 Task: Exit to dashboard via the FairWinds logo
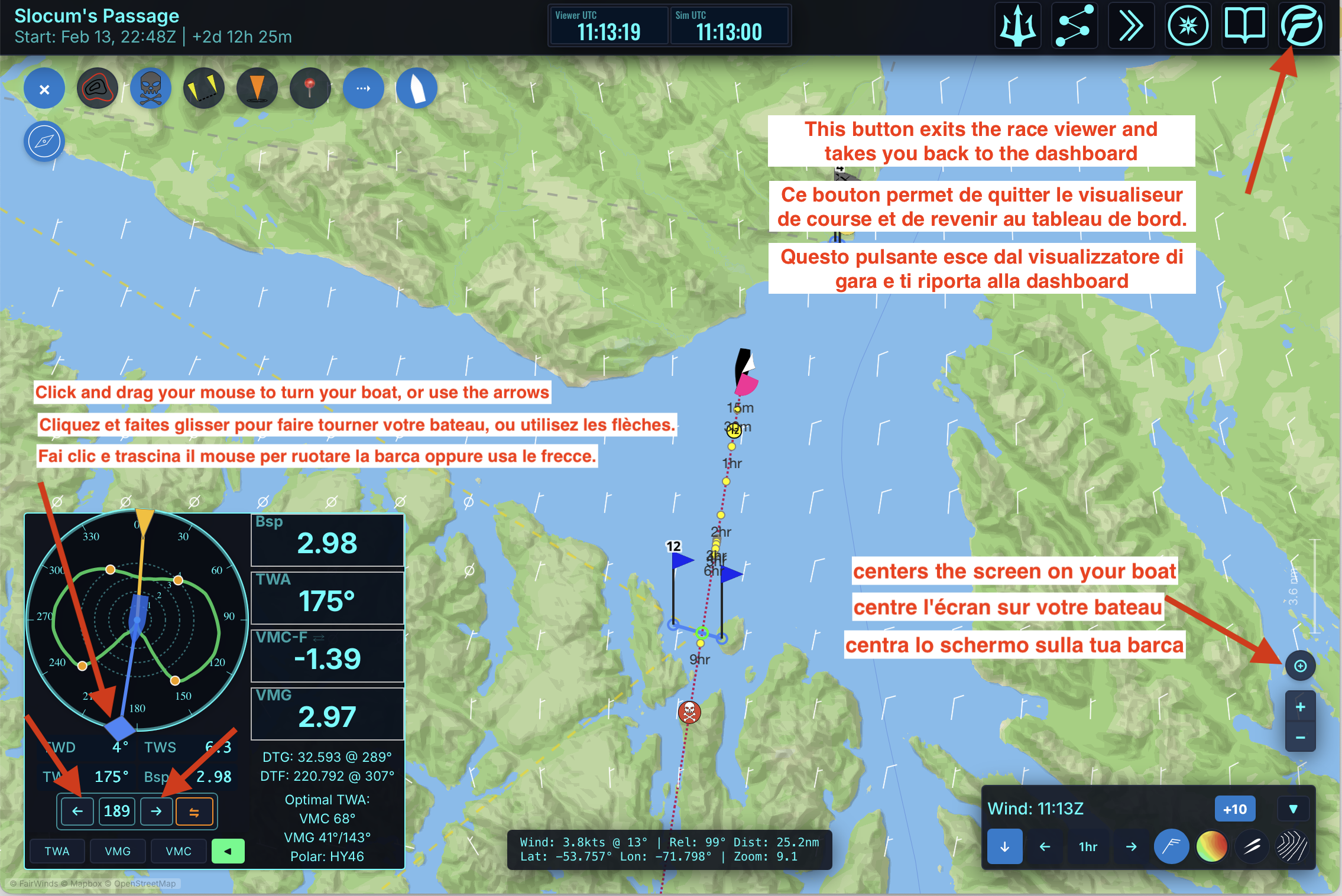click(x=1301, y=27)
